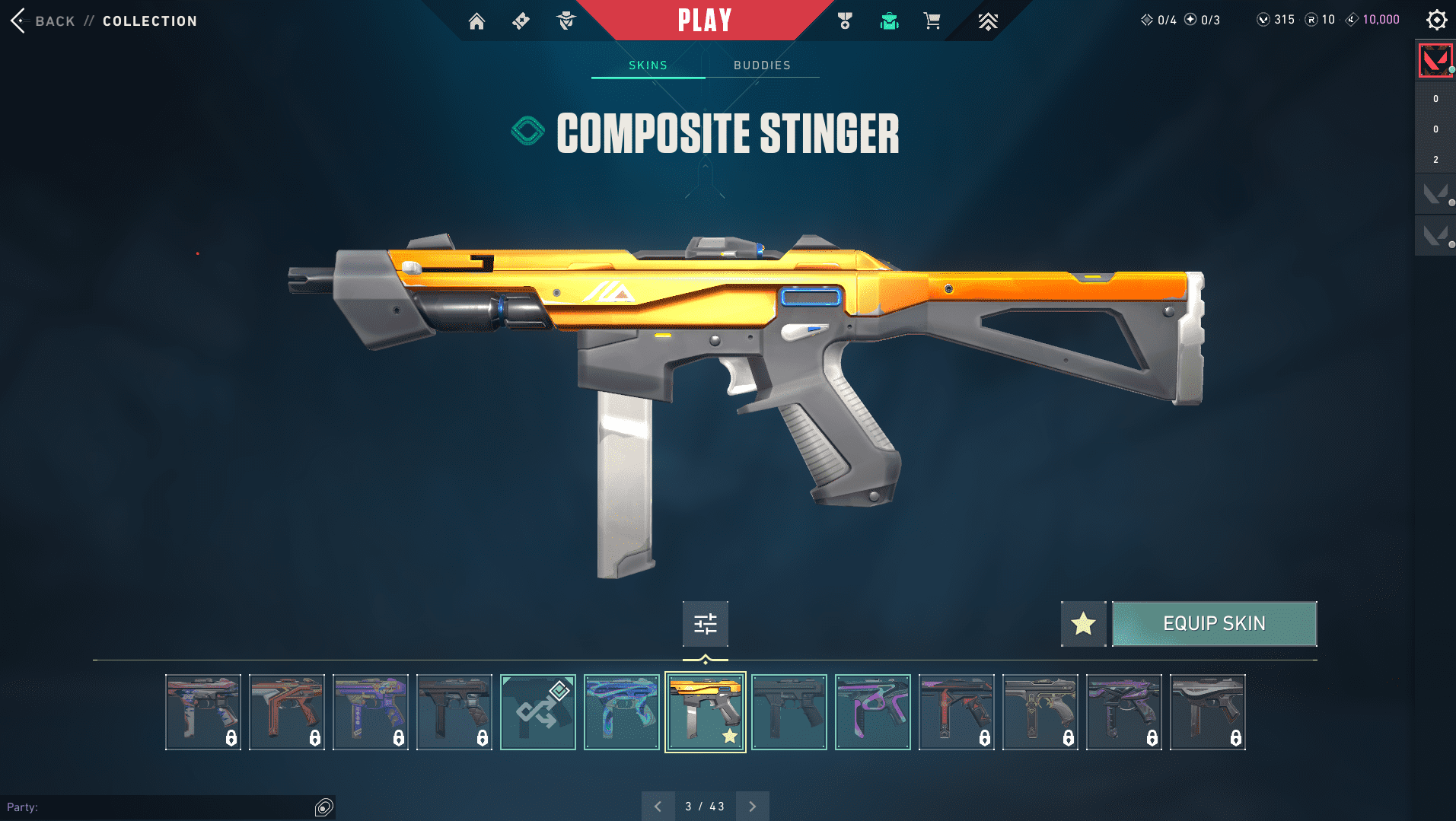Click the red Valorant player card avatar
This screenshot has width=1456, height=821.
tap(1435, 60)
